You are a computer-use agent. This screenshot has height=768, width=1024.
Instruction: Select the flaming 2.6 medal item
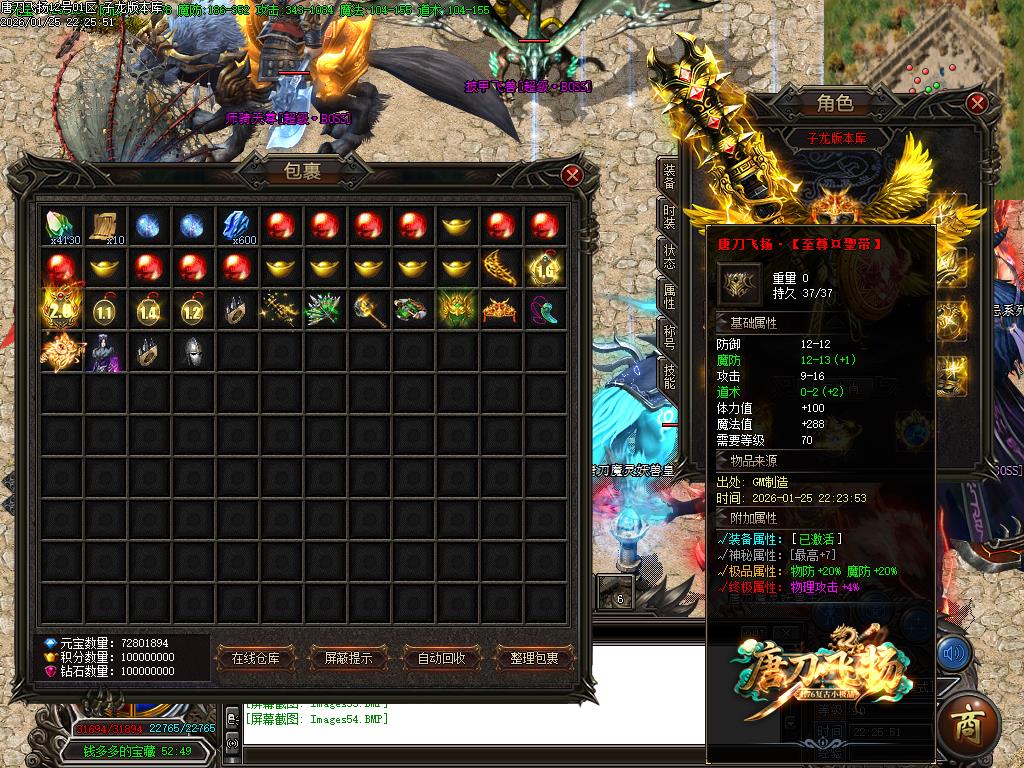click(61, 311)
